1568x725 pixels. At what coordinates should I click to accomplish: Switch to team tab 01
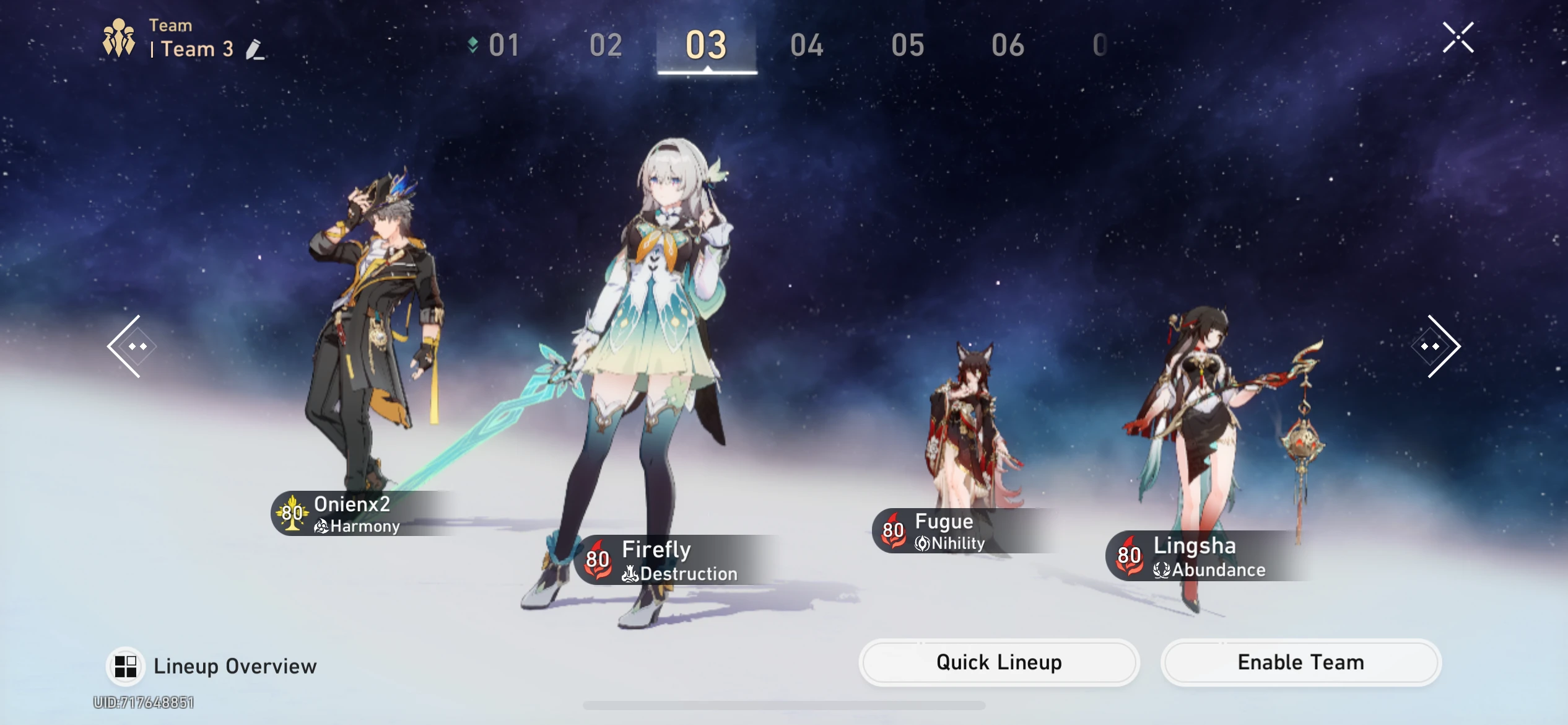click(503, 45)
